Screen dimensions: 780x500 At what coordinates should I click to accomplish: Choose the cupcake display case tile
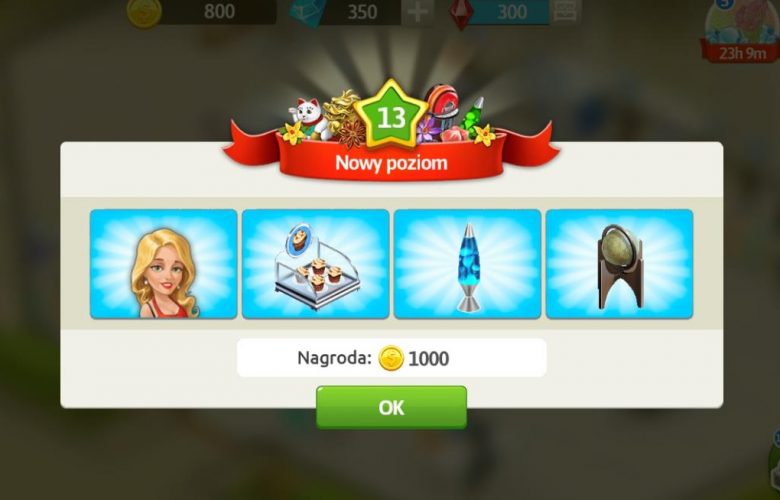316,264
